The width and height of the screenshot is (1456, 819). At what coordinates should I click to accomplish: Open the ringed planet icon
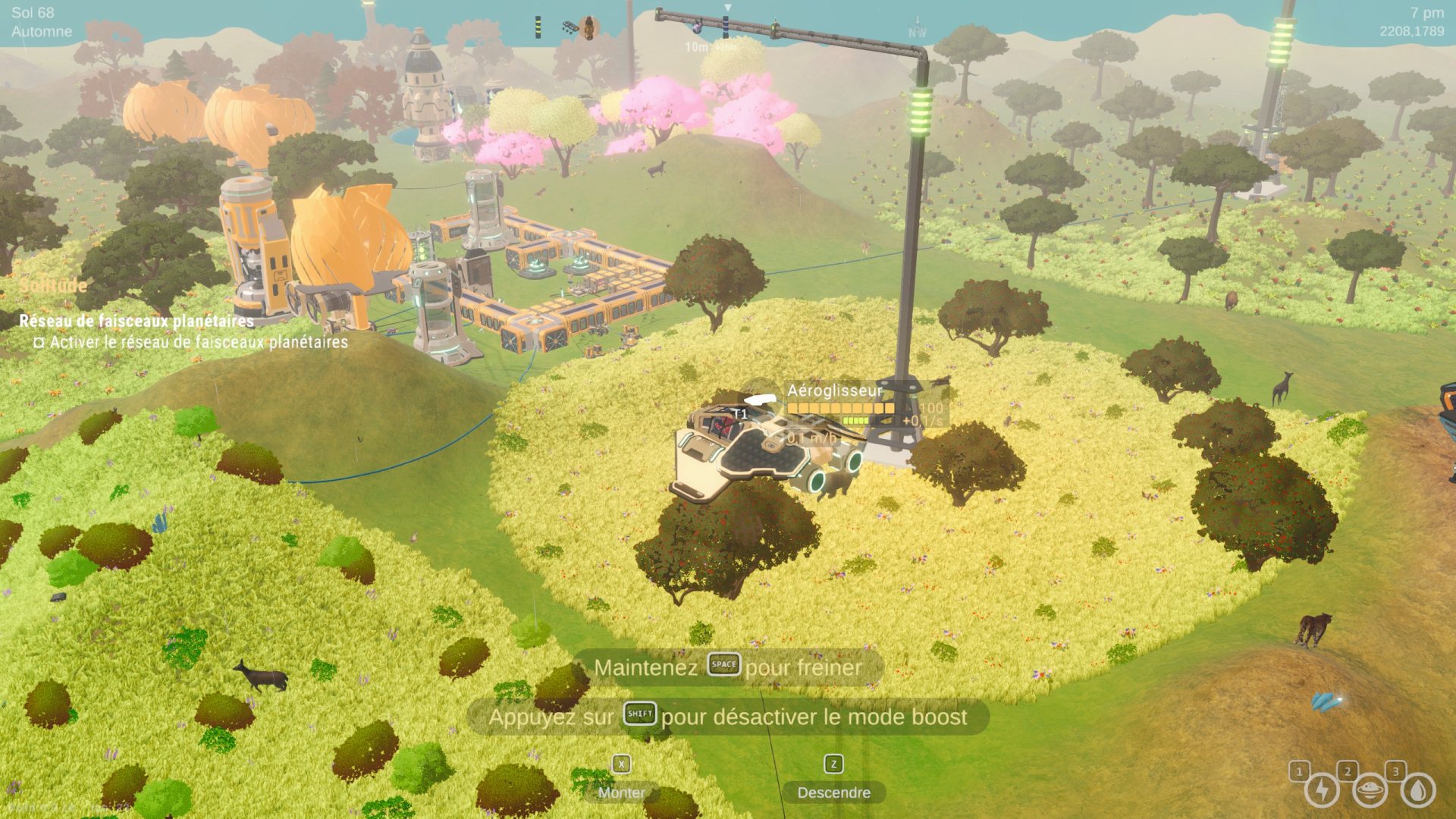[1370, 791]
